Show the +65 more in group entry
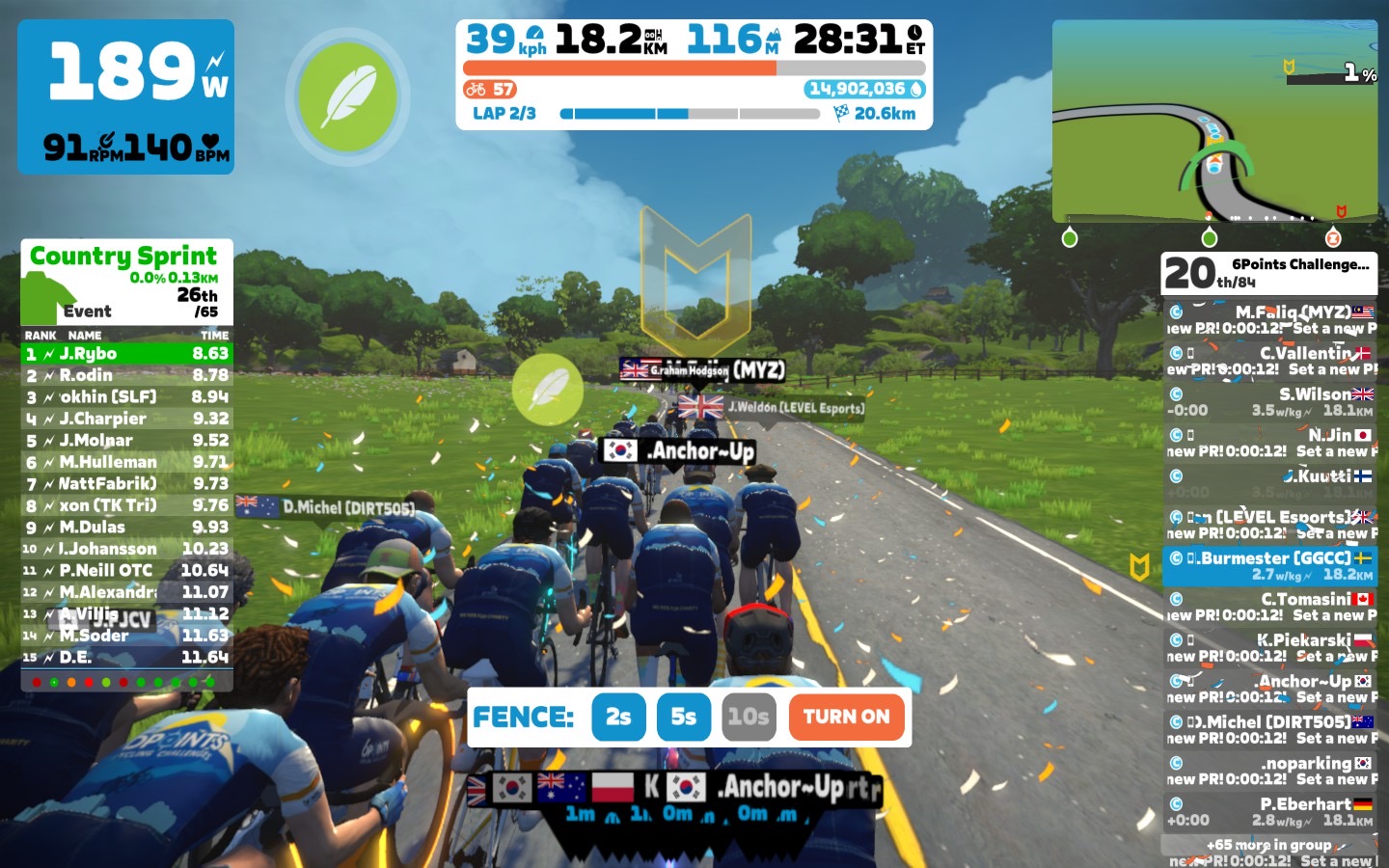This screenshot has height=868, width=1389. (x=1268, y=845)
